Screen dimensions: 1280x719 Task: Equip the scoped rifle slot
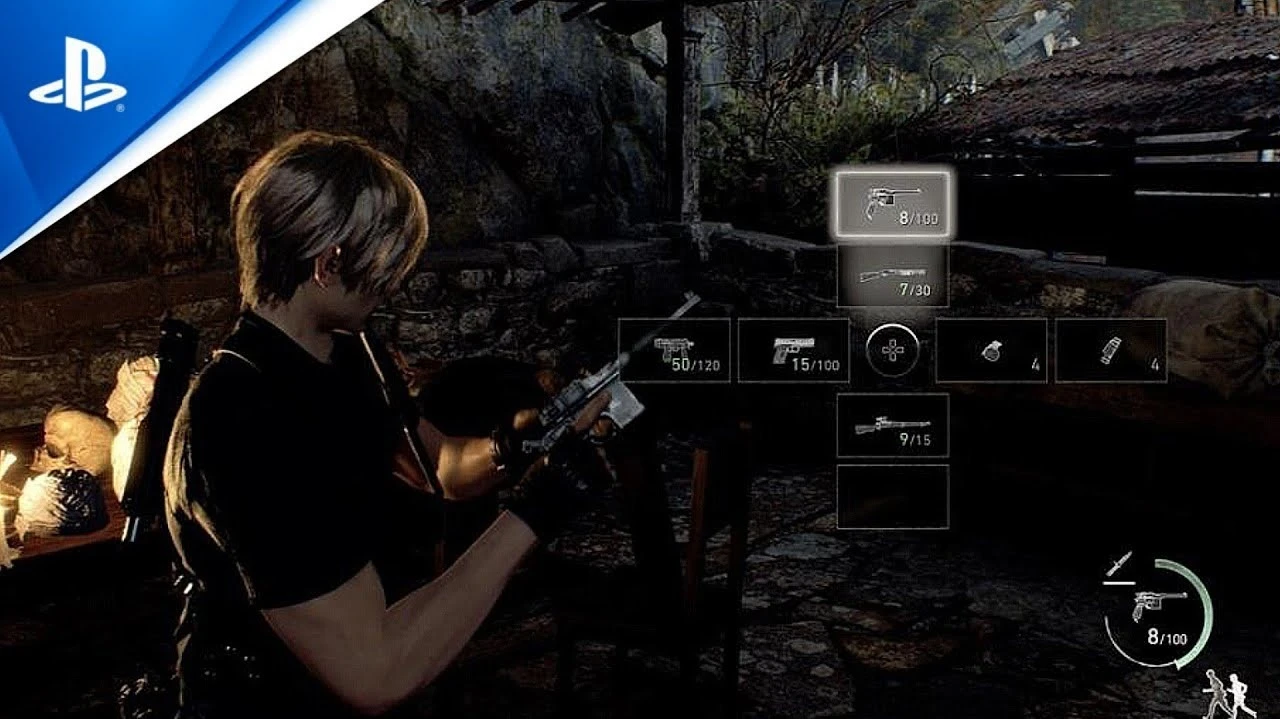point(893,425)
